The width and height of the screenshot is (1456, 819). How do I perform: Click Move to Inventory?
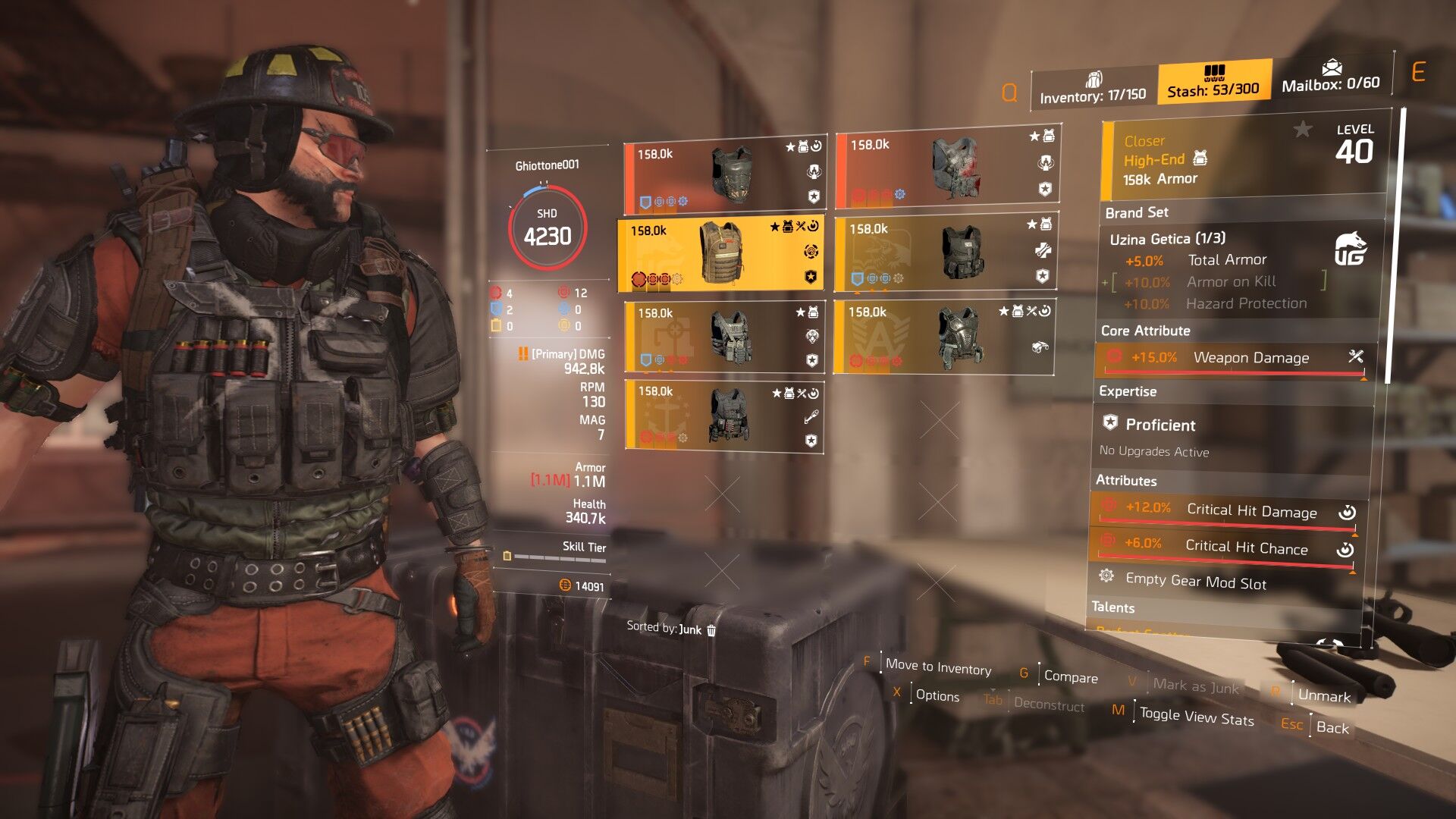937,667
